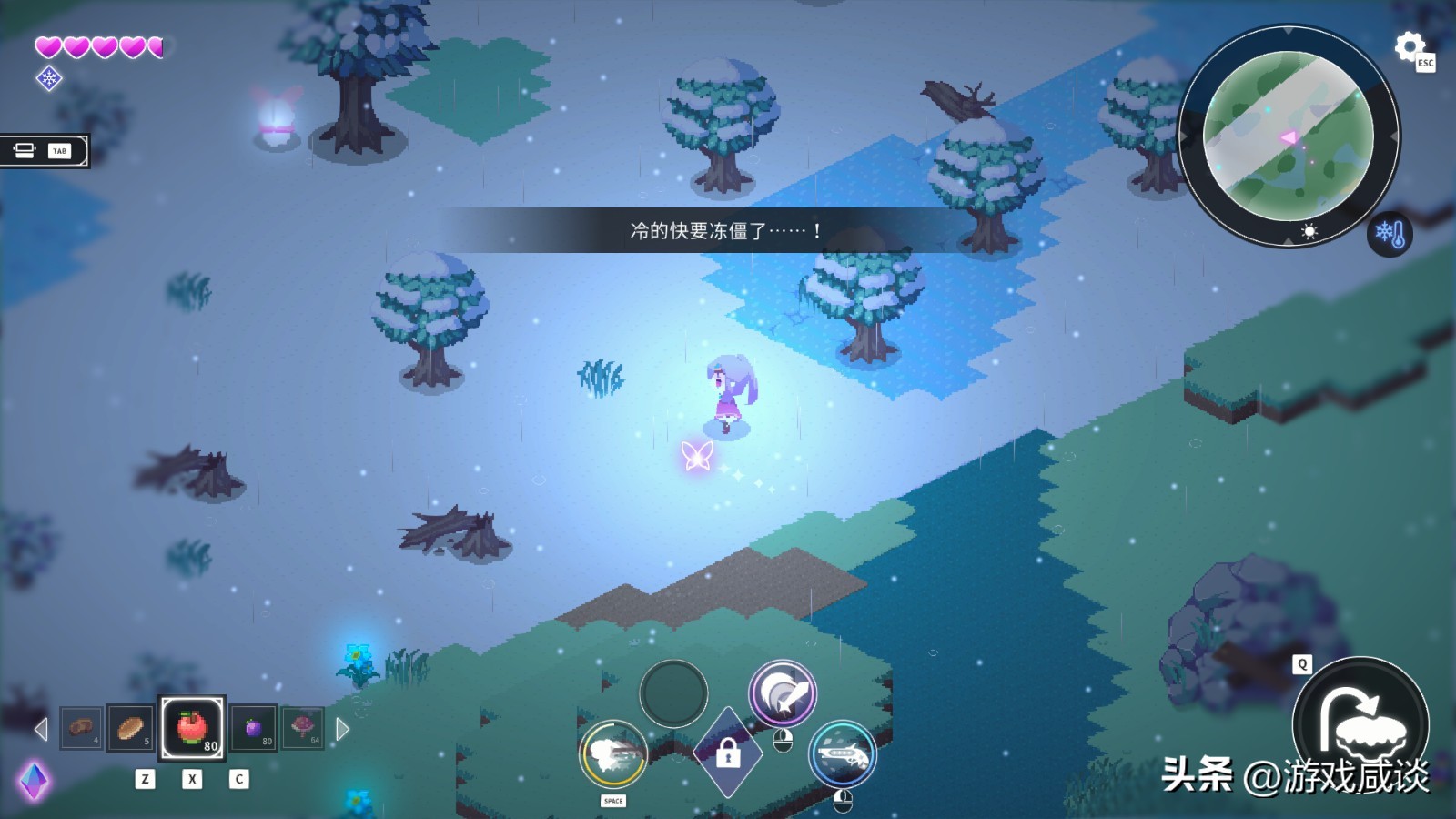1456x819 pixels.
Task: Click the empty round skill slot
Action: click(x=673, y=693)
